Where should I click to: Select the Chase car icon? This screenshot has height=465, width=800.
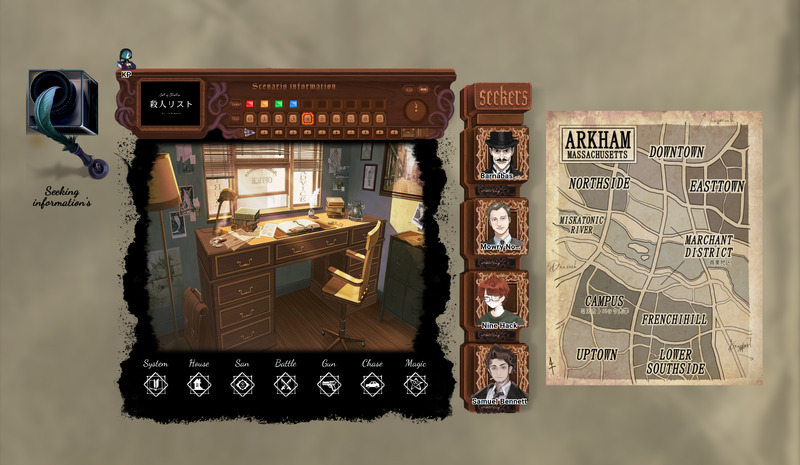[372, 384]
